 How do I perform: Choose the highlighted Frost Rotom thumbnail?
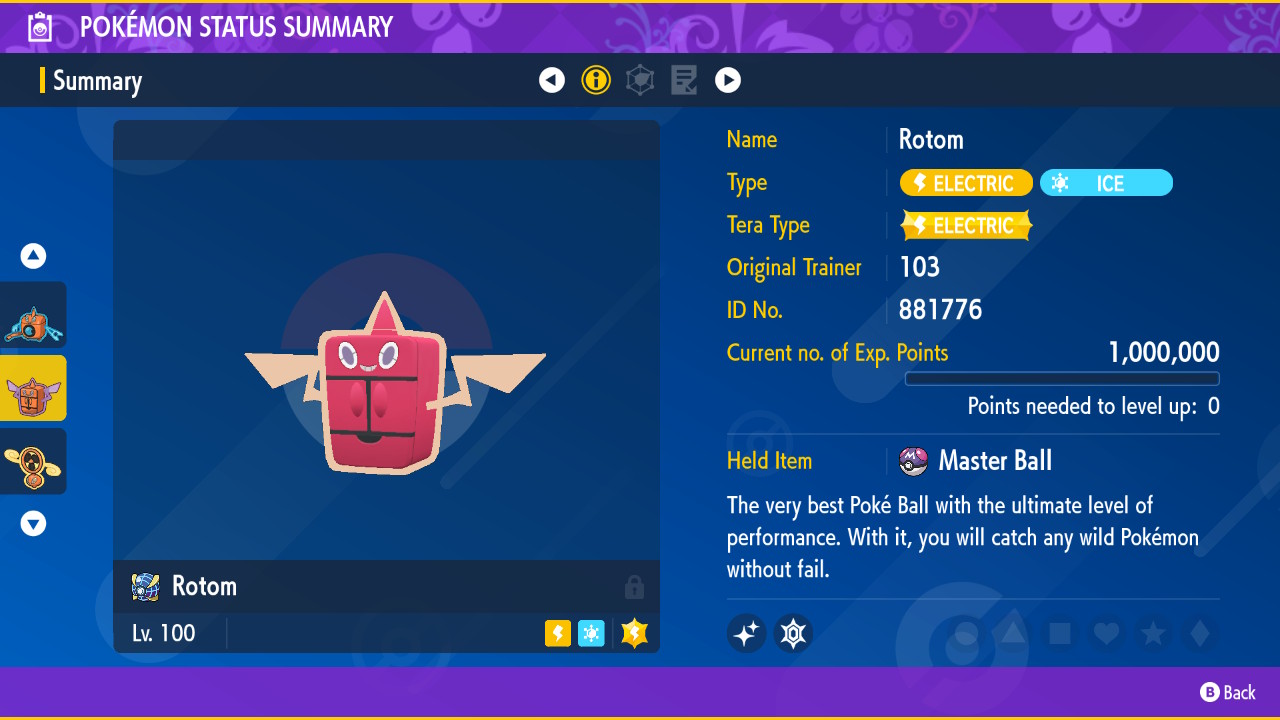pyautogui.click(x=34, y=388)
